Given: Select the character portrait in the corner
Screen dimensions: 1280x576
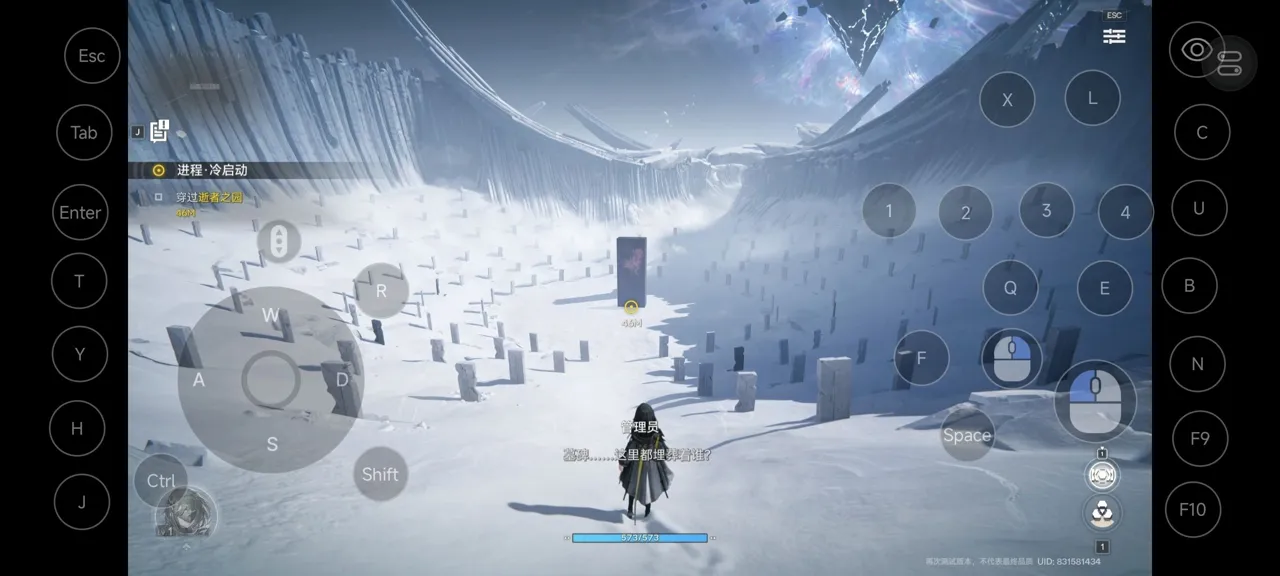Looking at the screenshot, I should pos(186,514).
